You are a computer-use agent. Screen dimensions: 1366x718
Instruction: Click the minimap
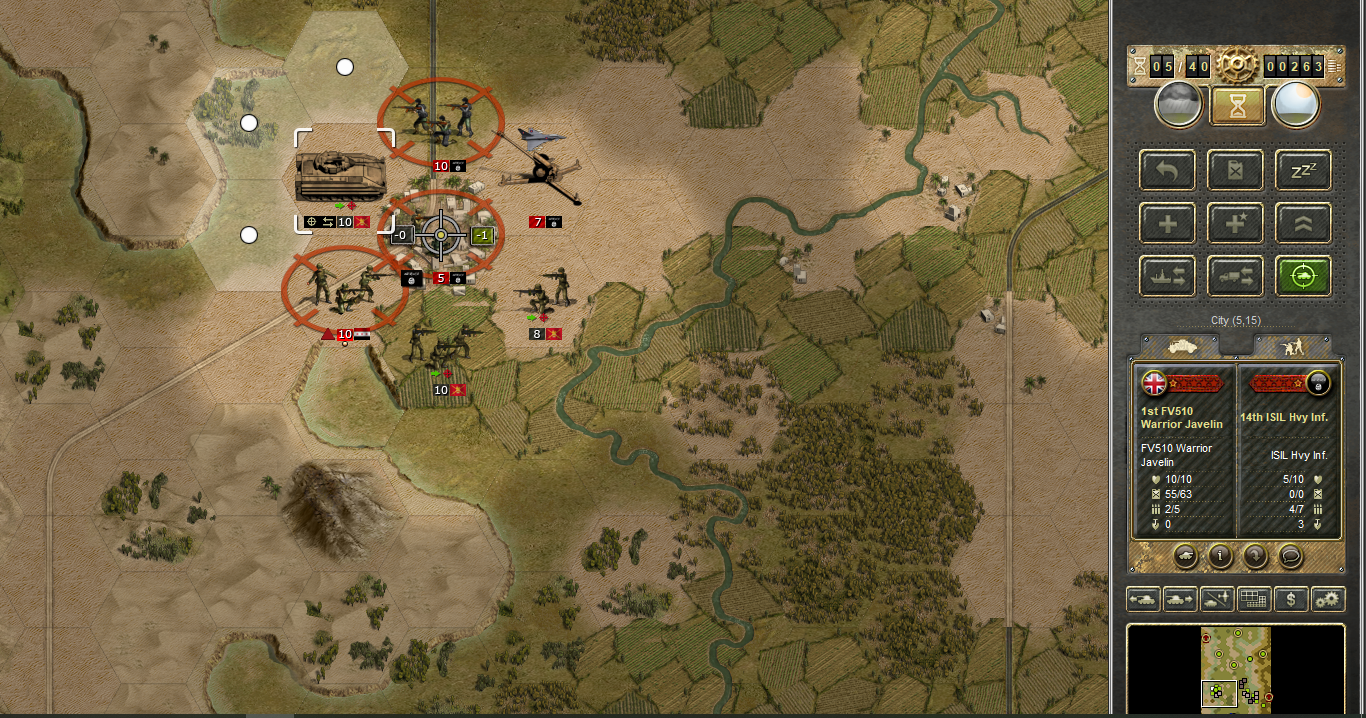1236,667
